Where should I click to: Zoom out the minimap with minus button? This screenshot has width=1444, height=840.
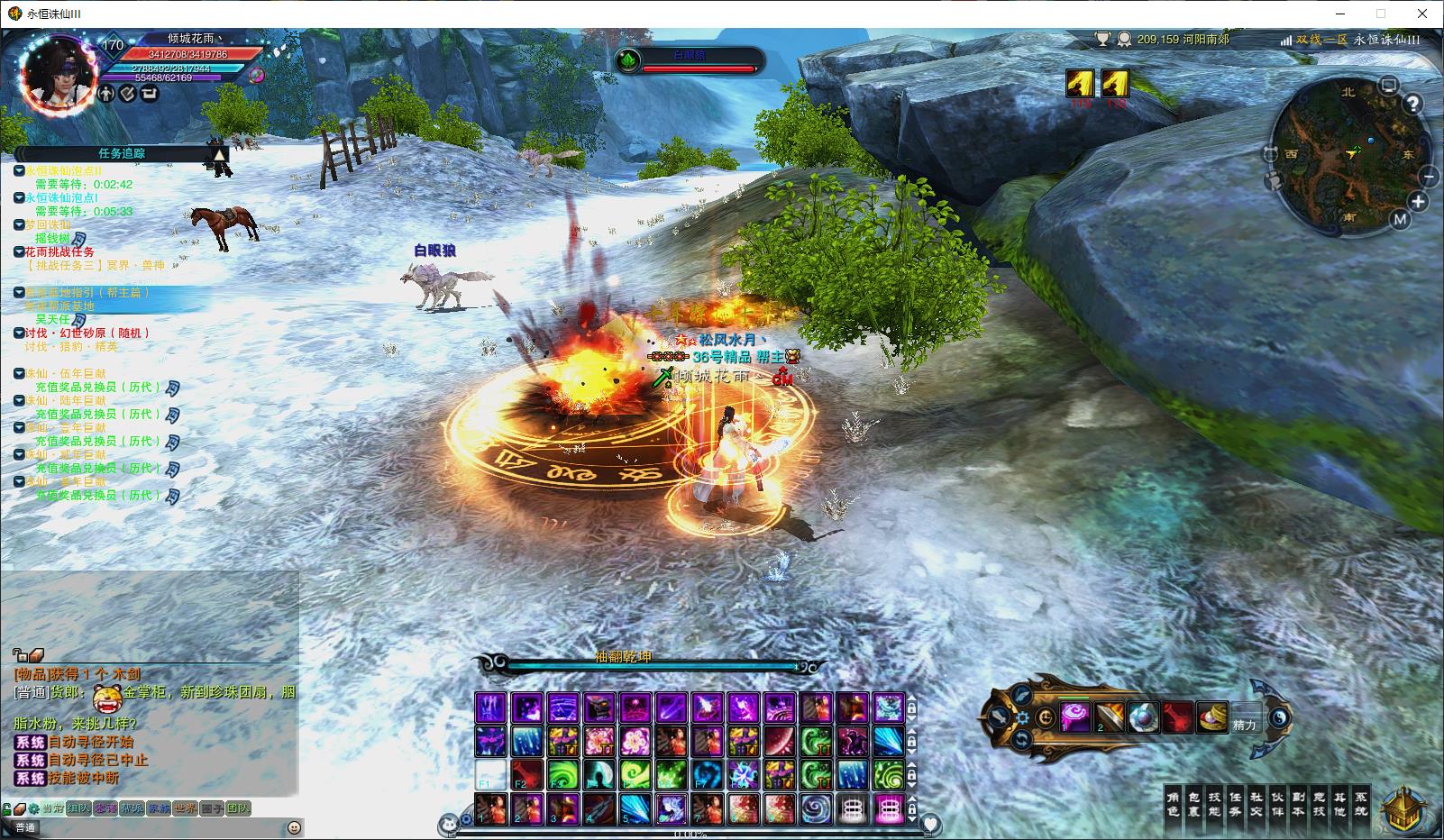pos(1428,177)
